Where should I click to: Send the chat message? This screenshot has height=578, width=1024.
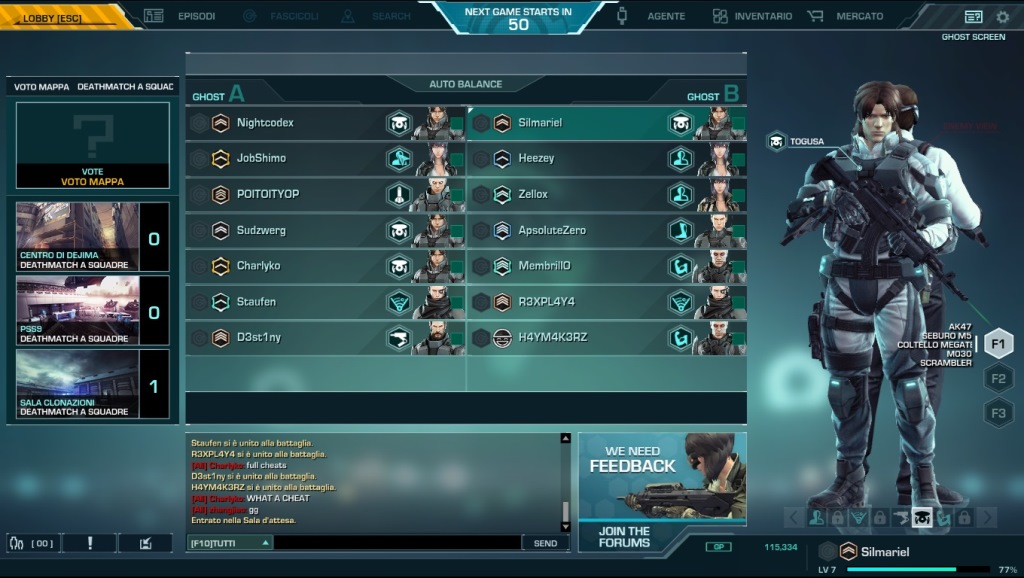click(x=545, y=543)
